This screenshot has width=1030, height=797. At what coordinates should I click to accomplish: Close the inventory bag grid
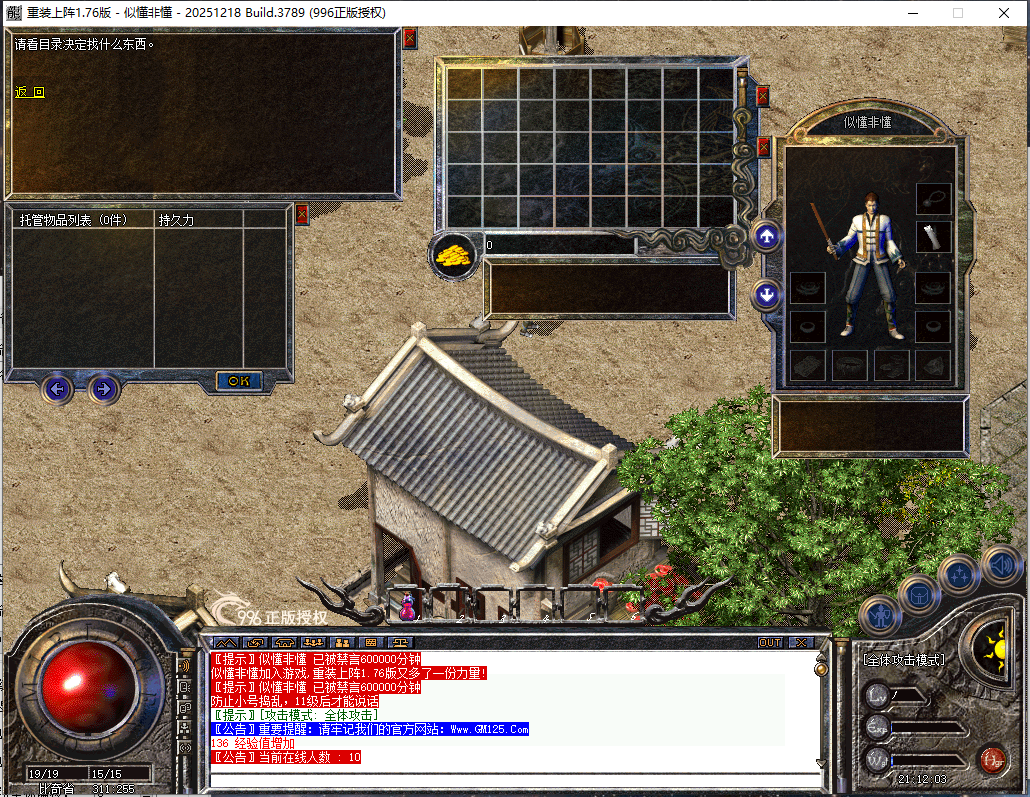(763, 96)
